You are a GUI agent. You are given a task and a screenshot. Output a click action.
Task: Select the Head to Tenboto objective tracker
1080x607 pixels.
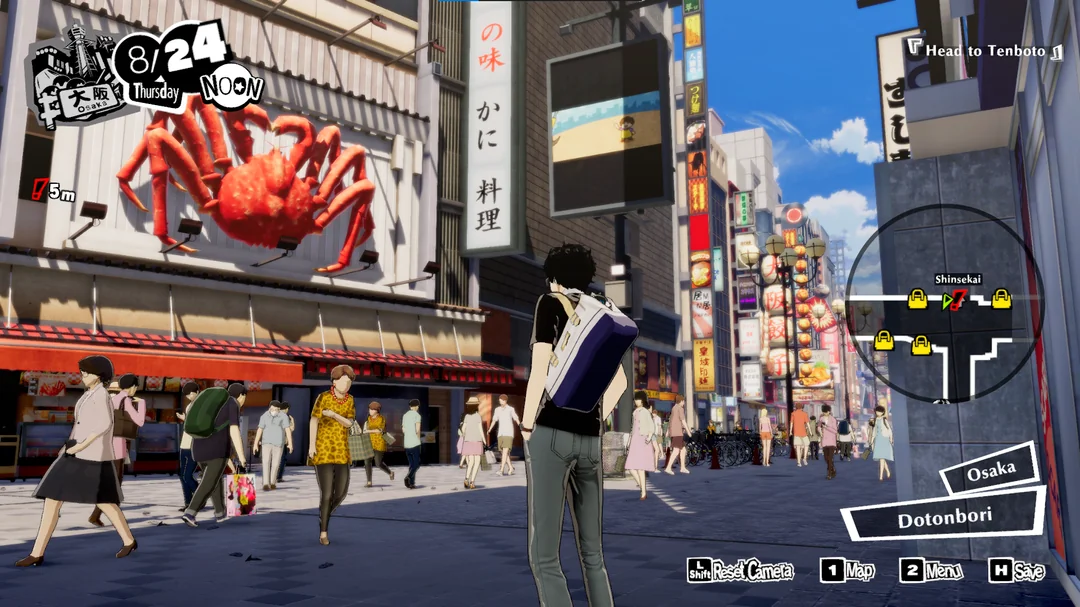(x=984, y=50)
